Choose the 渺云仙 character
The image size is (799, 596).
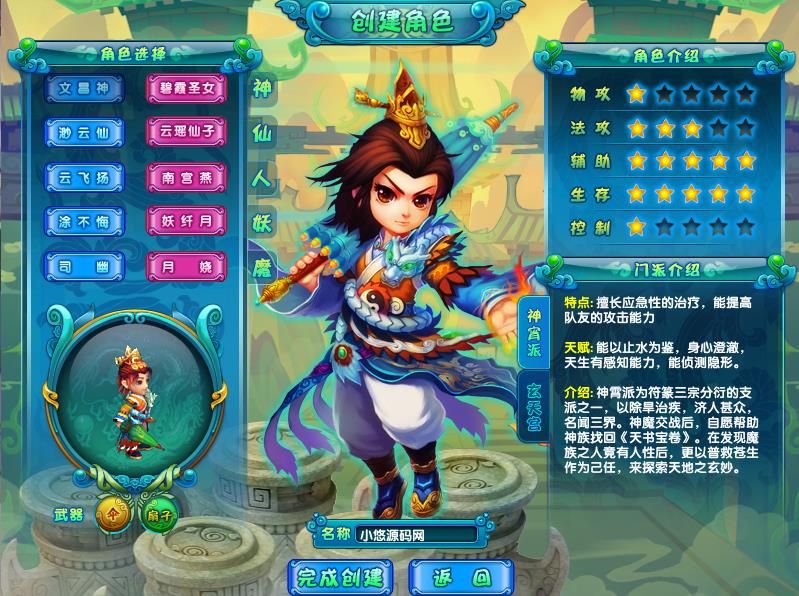point(84,132)
